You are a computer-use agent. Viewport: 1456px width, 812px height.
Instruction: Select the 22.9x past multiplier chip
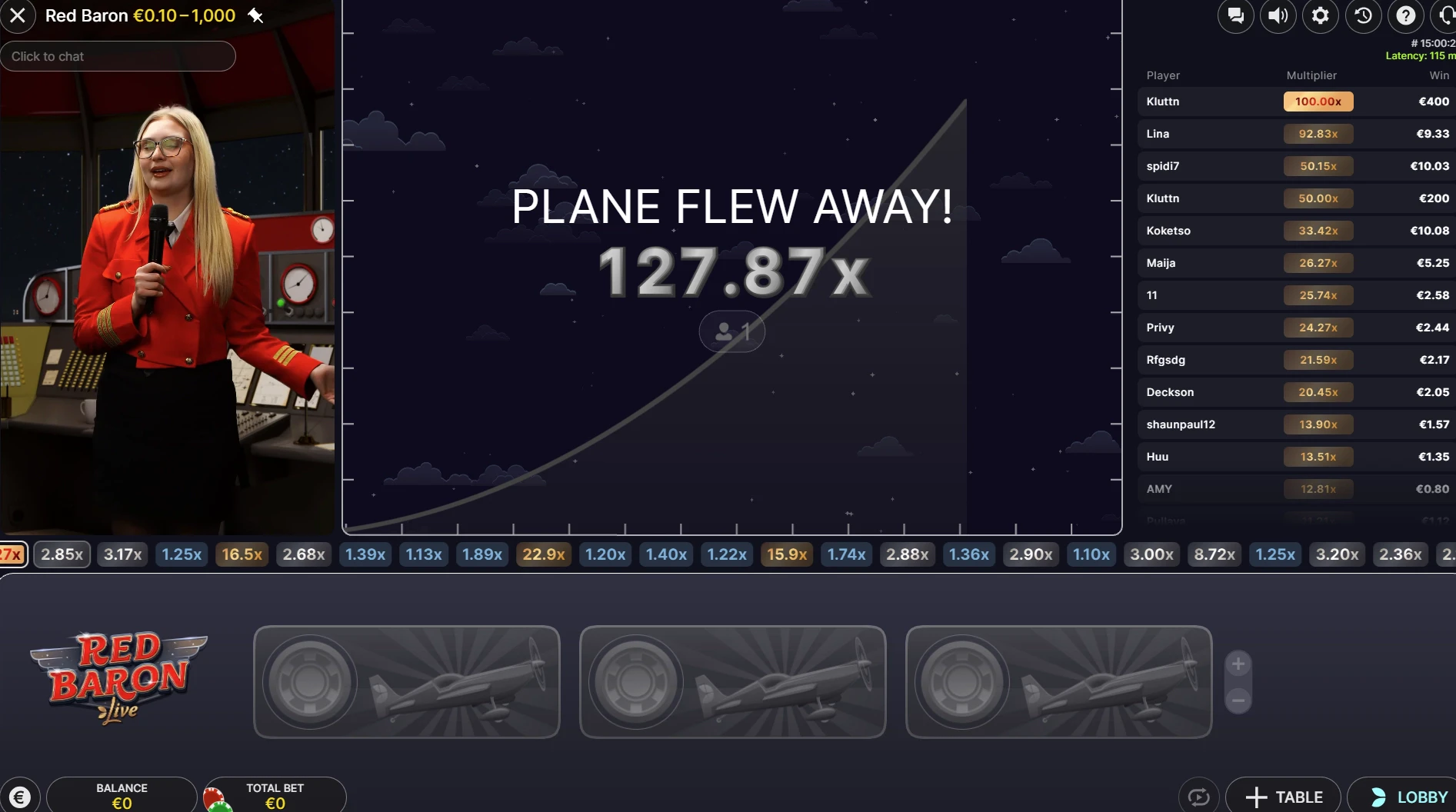(x=543, y=554)
